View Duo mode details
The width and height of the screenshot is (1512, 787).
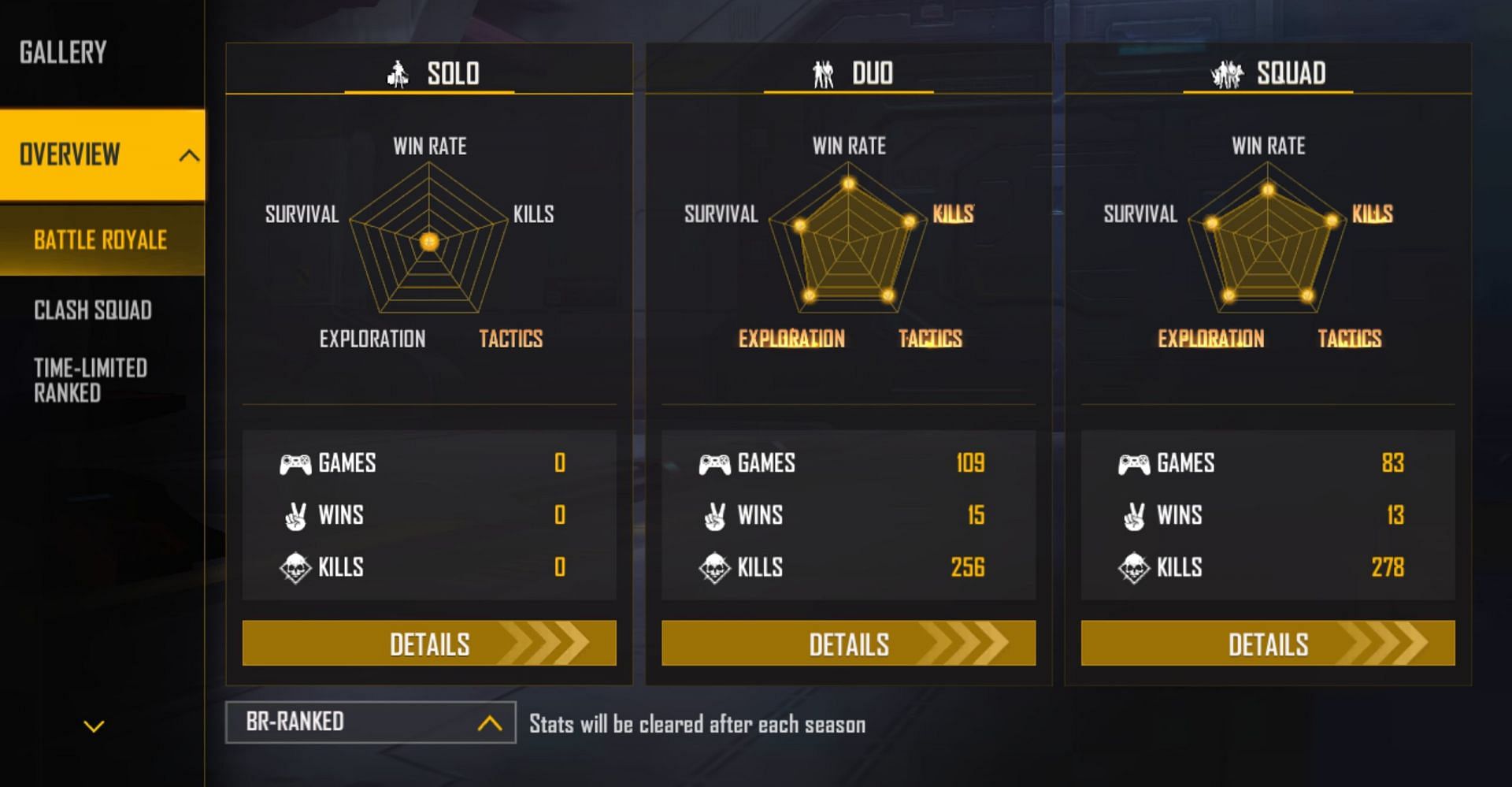click(x=848, y=644)
